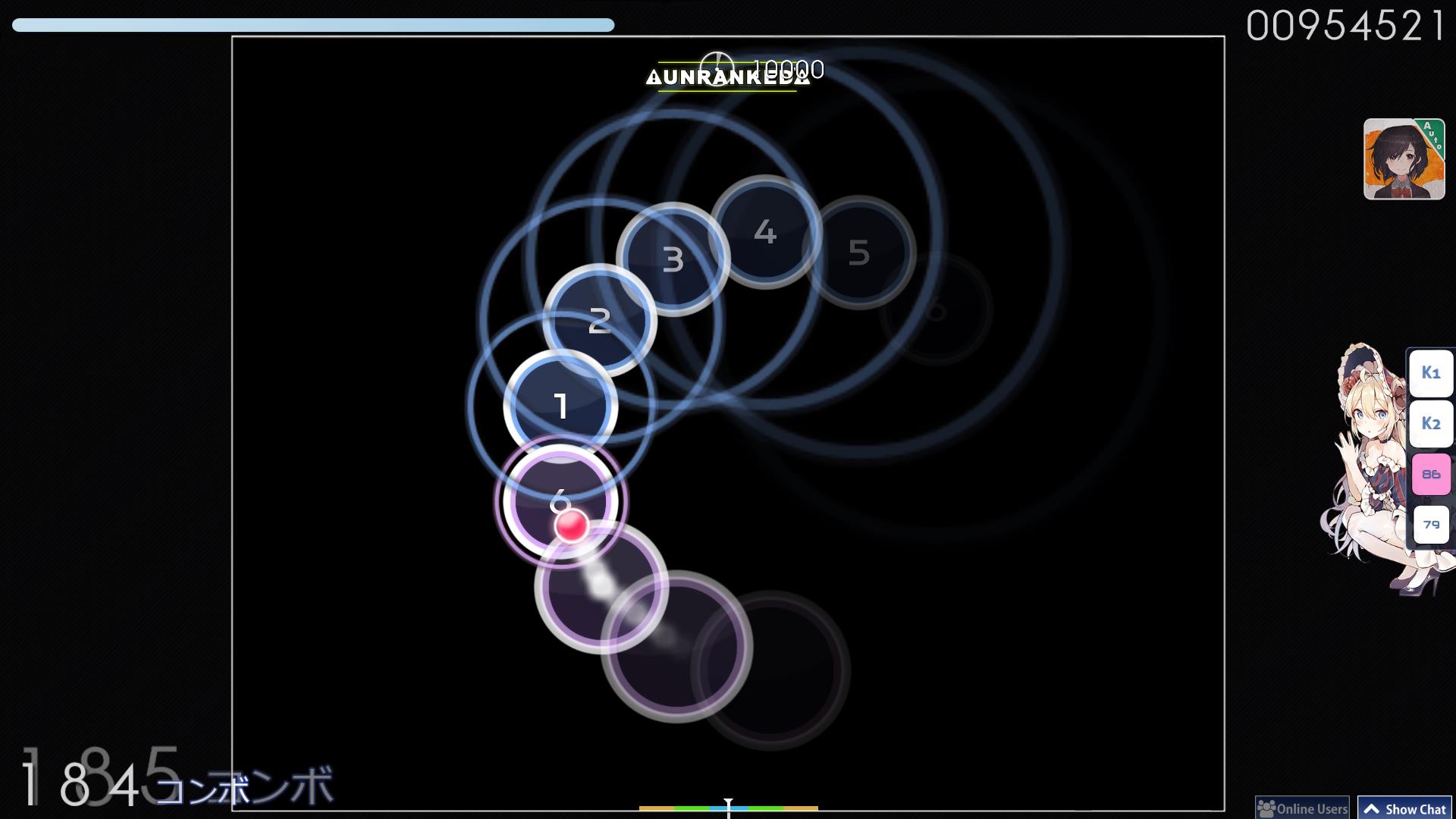Click the spinner gauge above UNRANKED text
Image resolution: width=1456 pixels, height=819 pixels.
(716, 70)
